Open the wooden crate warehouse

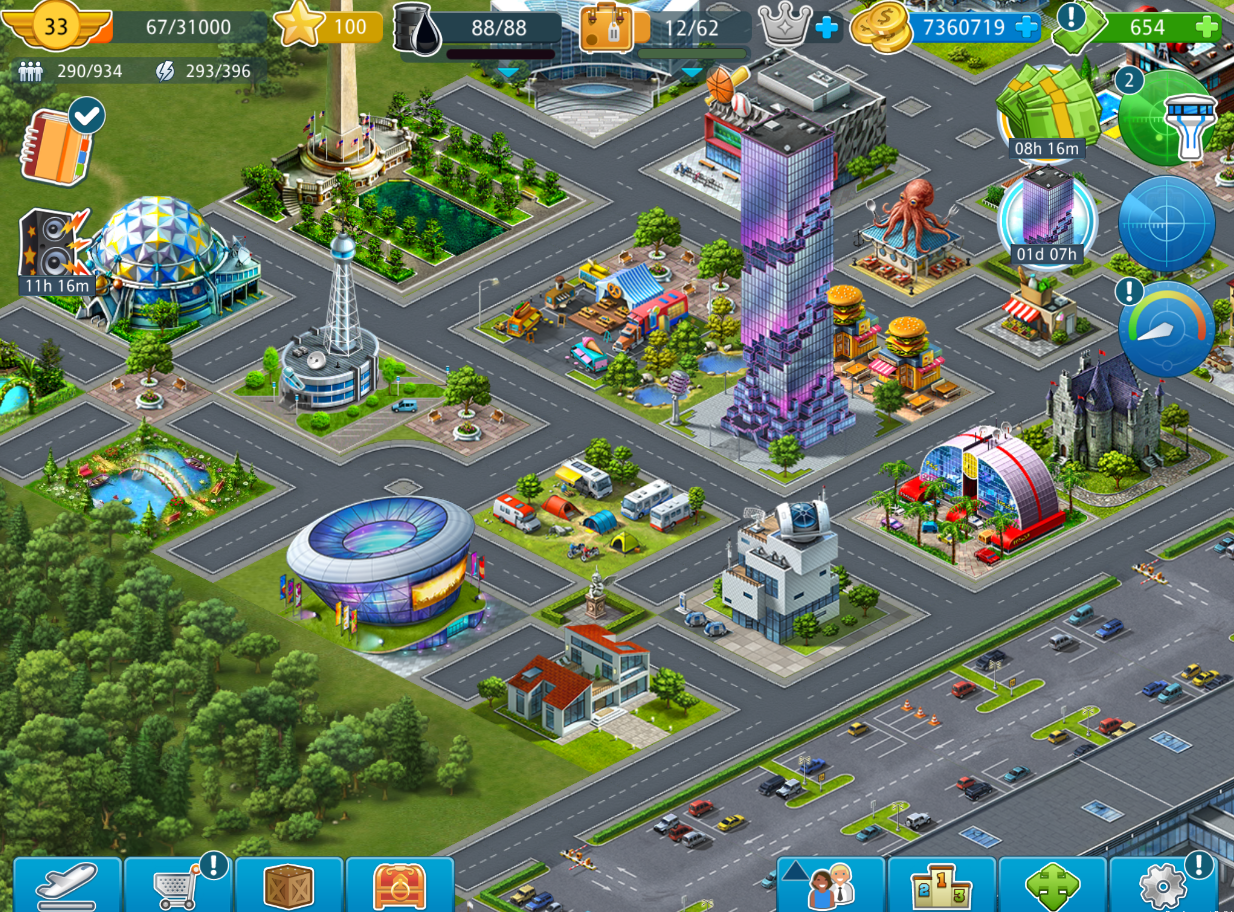click(x=289, y=885)
